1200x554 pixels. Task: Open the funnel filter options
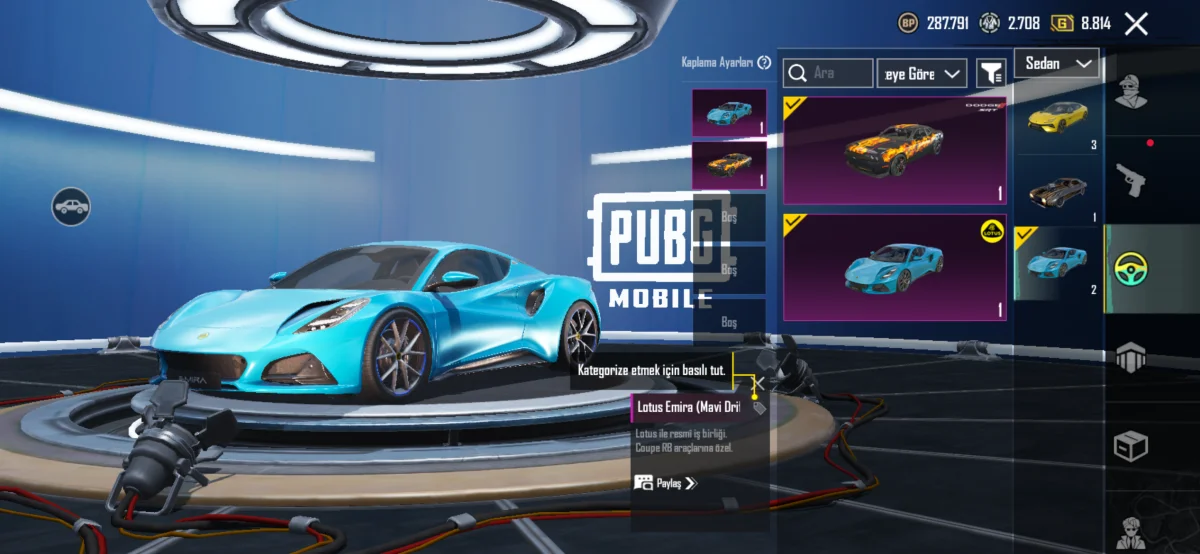click(x=991, y=73)
